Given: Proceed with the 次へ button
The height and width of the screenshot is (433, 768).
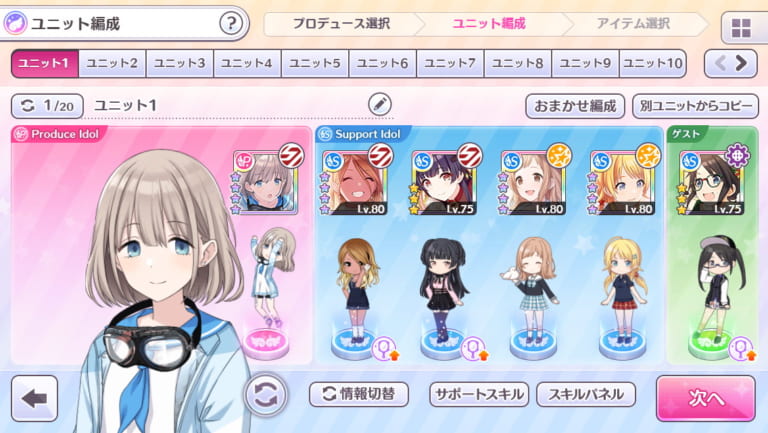Looking at the screenshot, I should pyautogui.click(x=705, y=397).
